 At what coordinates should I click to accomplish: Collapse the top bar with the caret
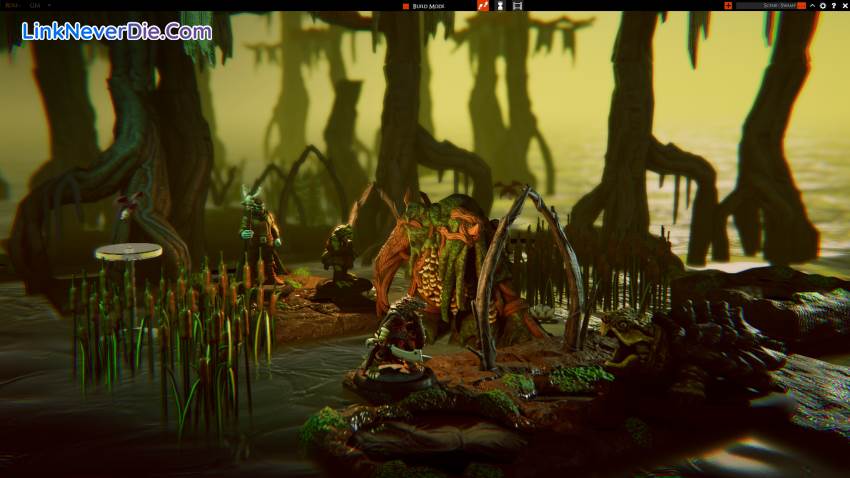tap(811, 6)
